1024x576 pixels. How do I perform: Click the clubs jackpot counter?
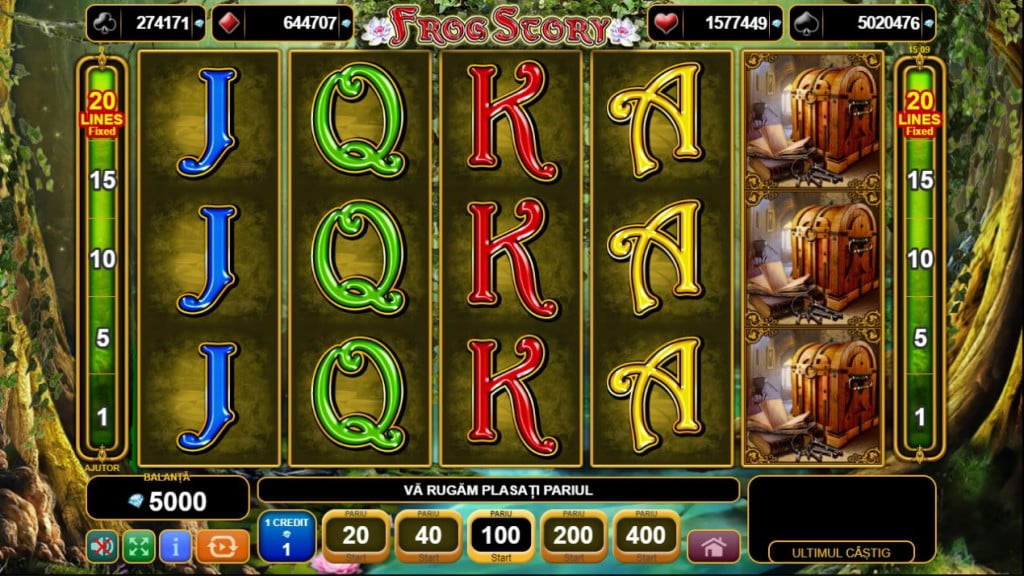point(145,22)
